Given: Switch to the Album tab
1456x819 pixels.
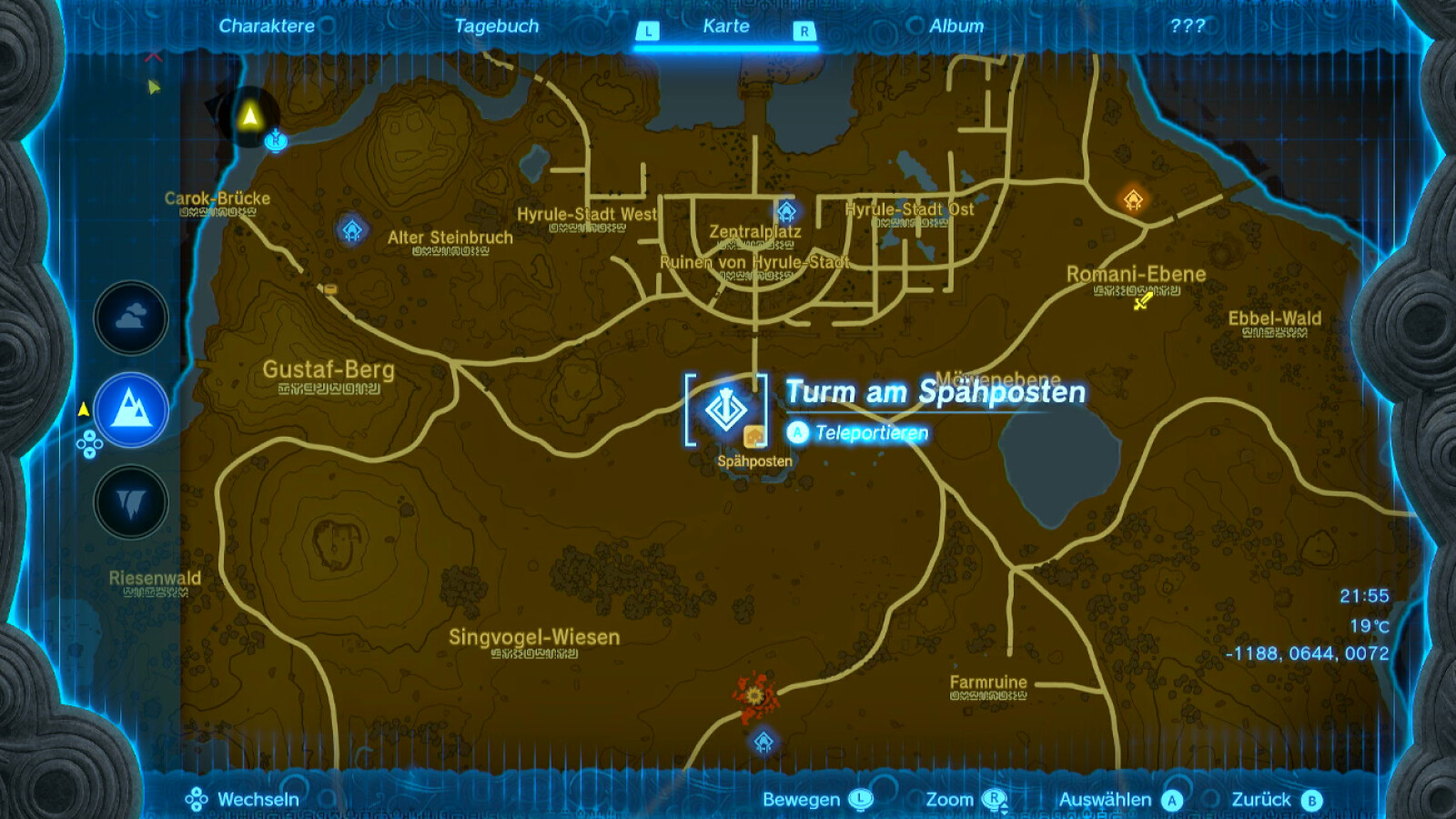Looking at the screenshot, I should (955, 25).
